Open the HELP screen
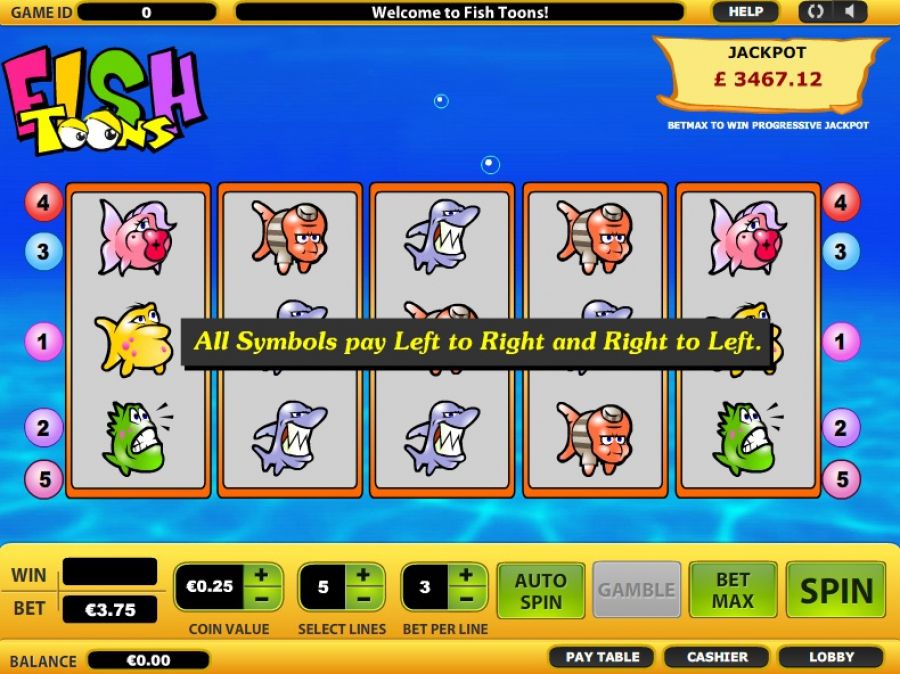Screen dimensions: 900x674 745,12
